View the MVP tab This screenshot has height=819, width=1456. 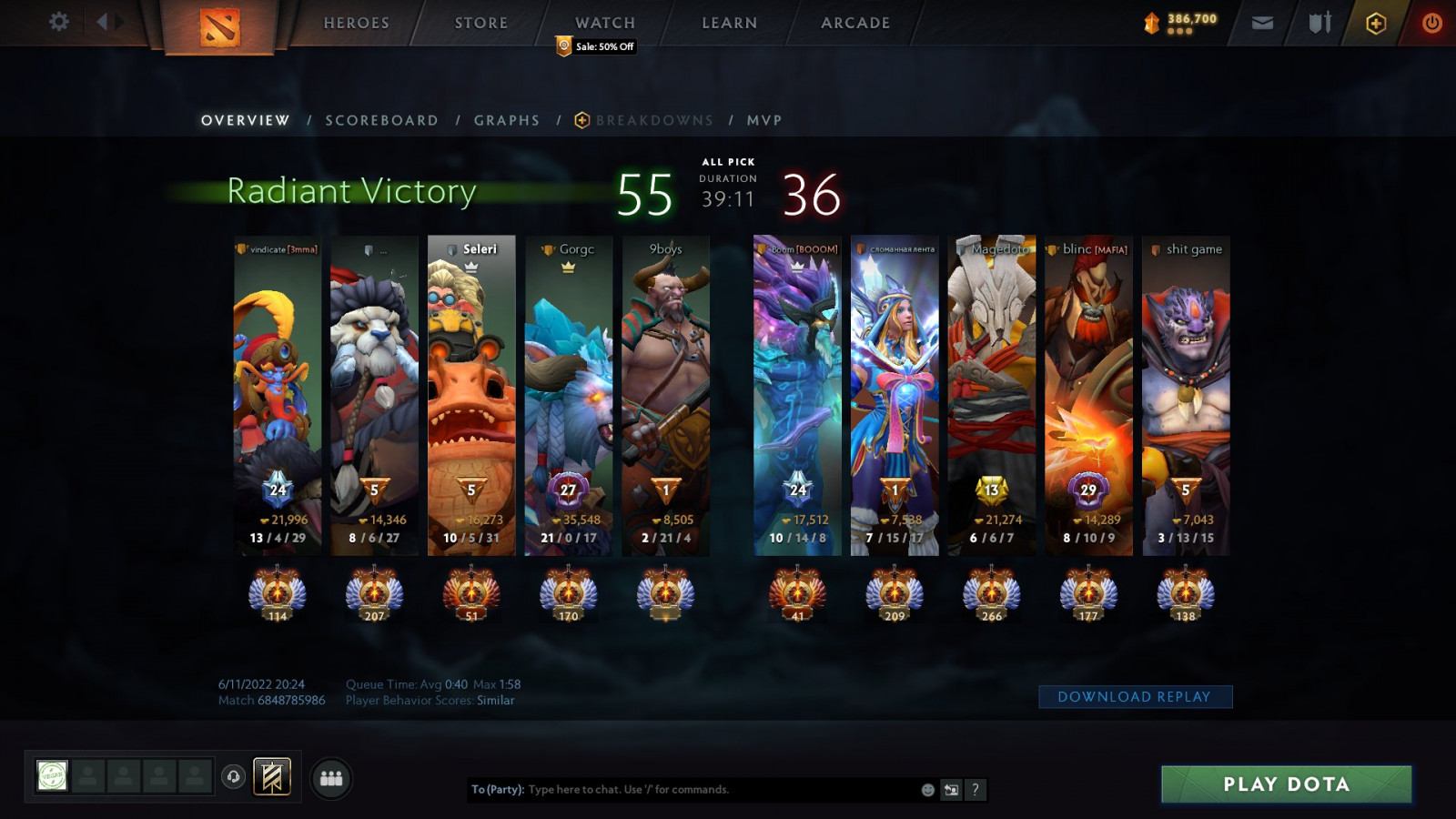point(764,120)
